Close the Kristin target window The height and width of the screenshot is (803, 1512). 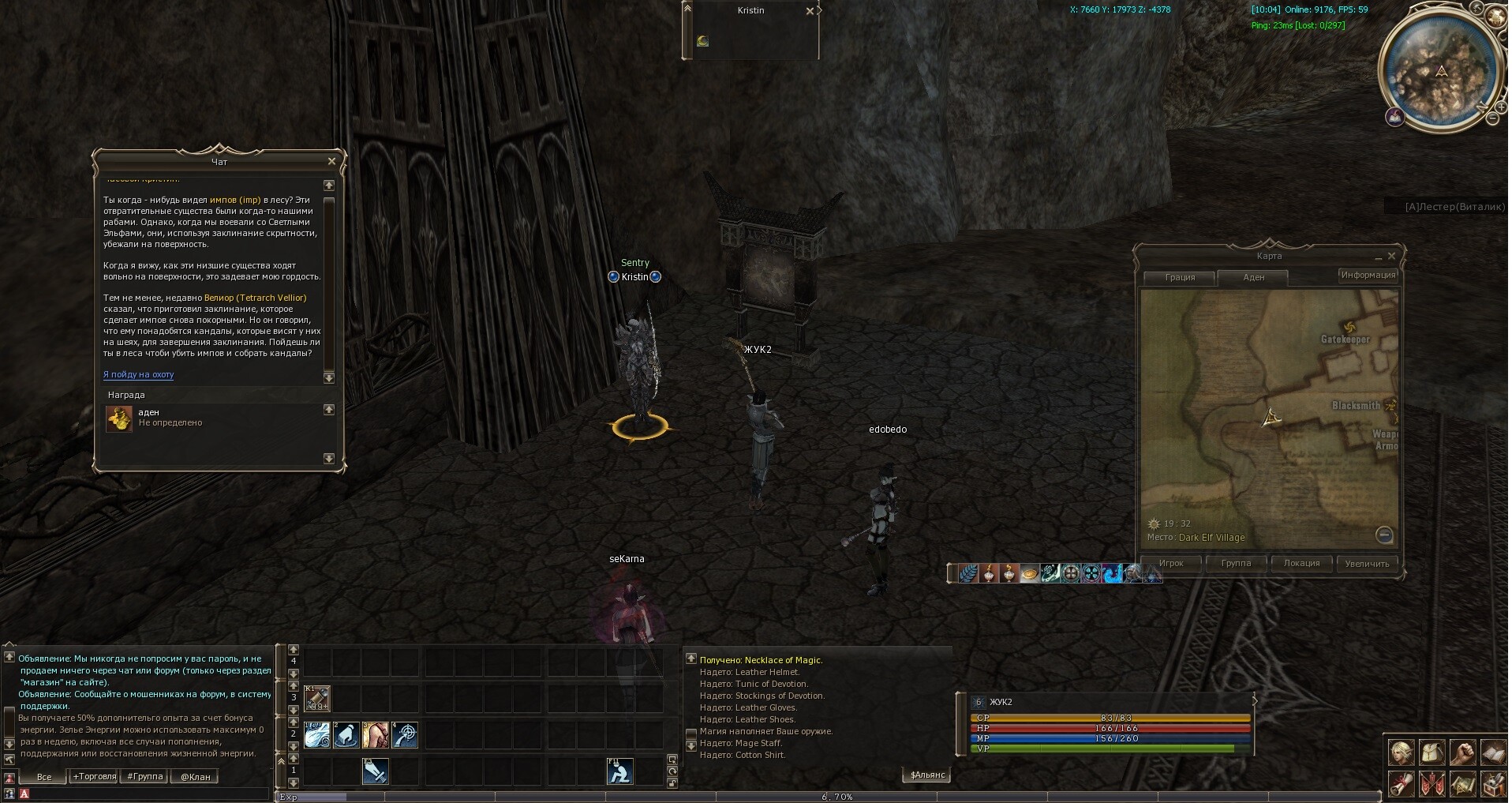coord(810,11)
